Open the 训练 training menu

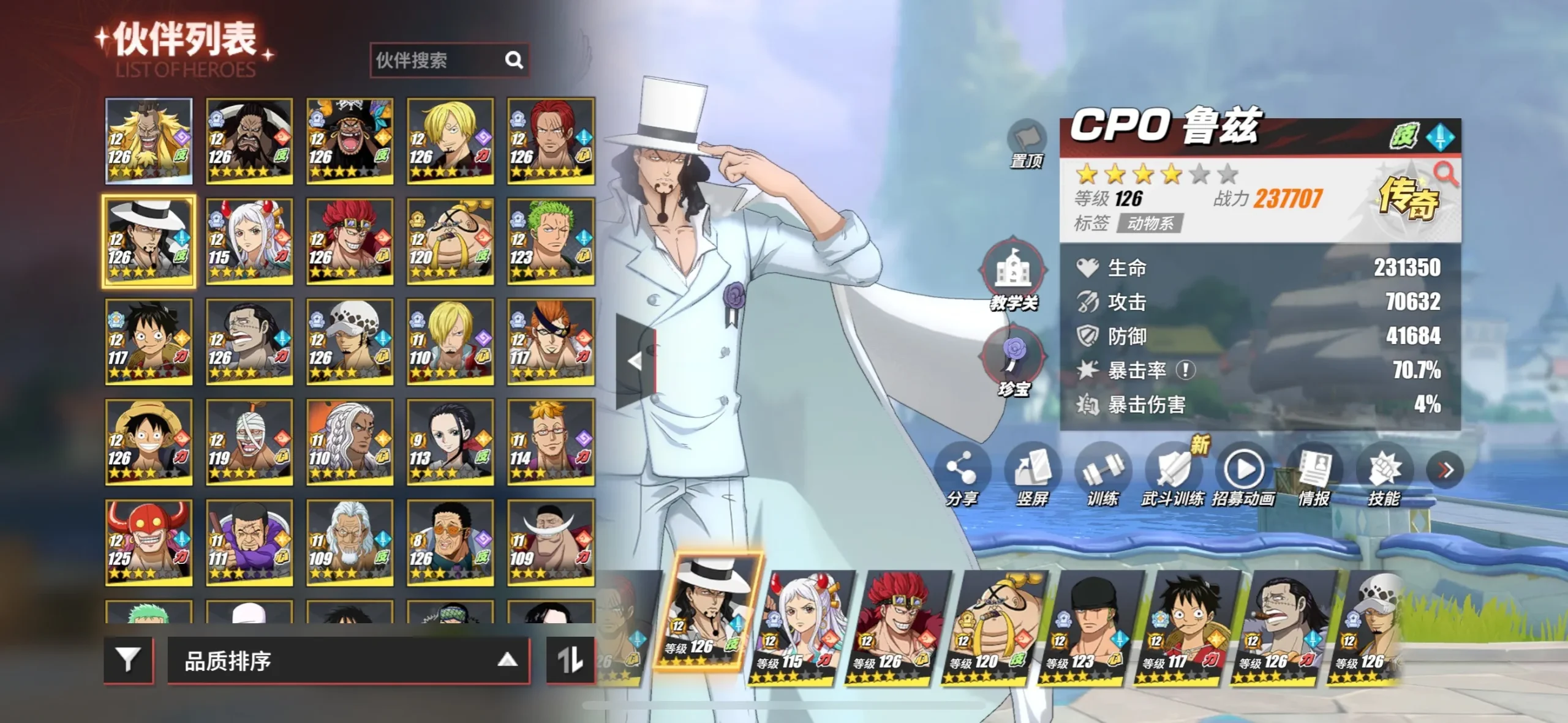tap(1102, 474)
